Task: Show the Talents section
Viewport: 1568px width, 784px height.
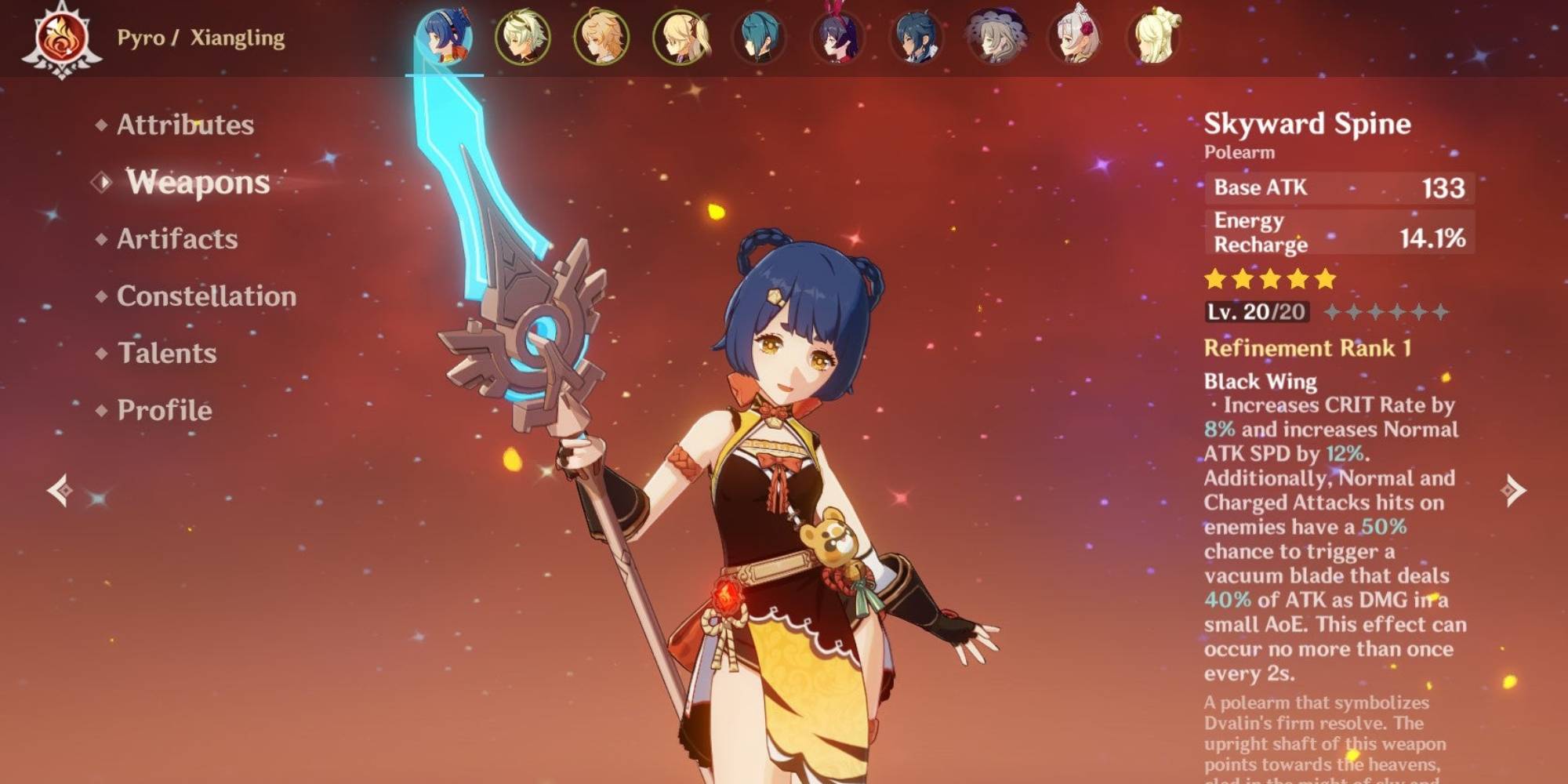Action: [x=167, y=353]
